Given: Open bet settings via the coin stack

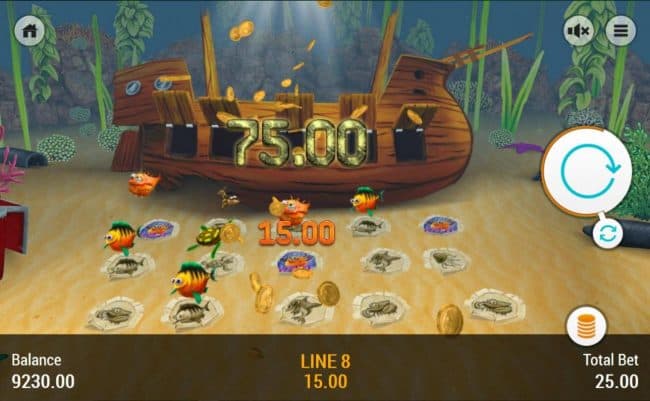Looking at the screenshot, I should click(585, 326).
